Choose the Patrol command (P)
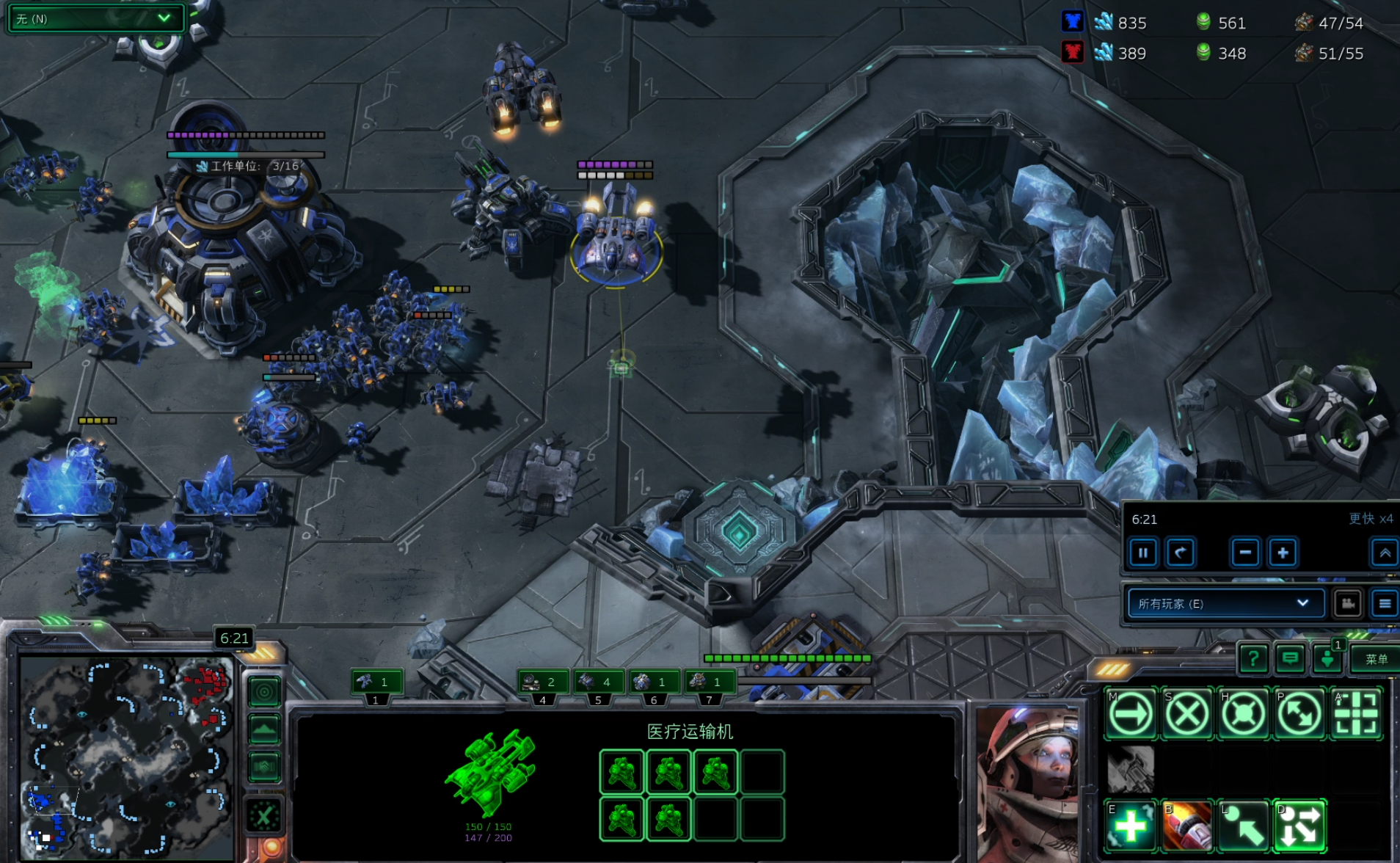 (1299, 713)
